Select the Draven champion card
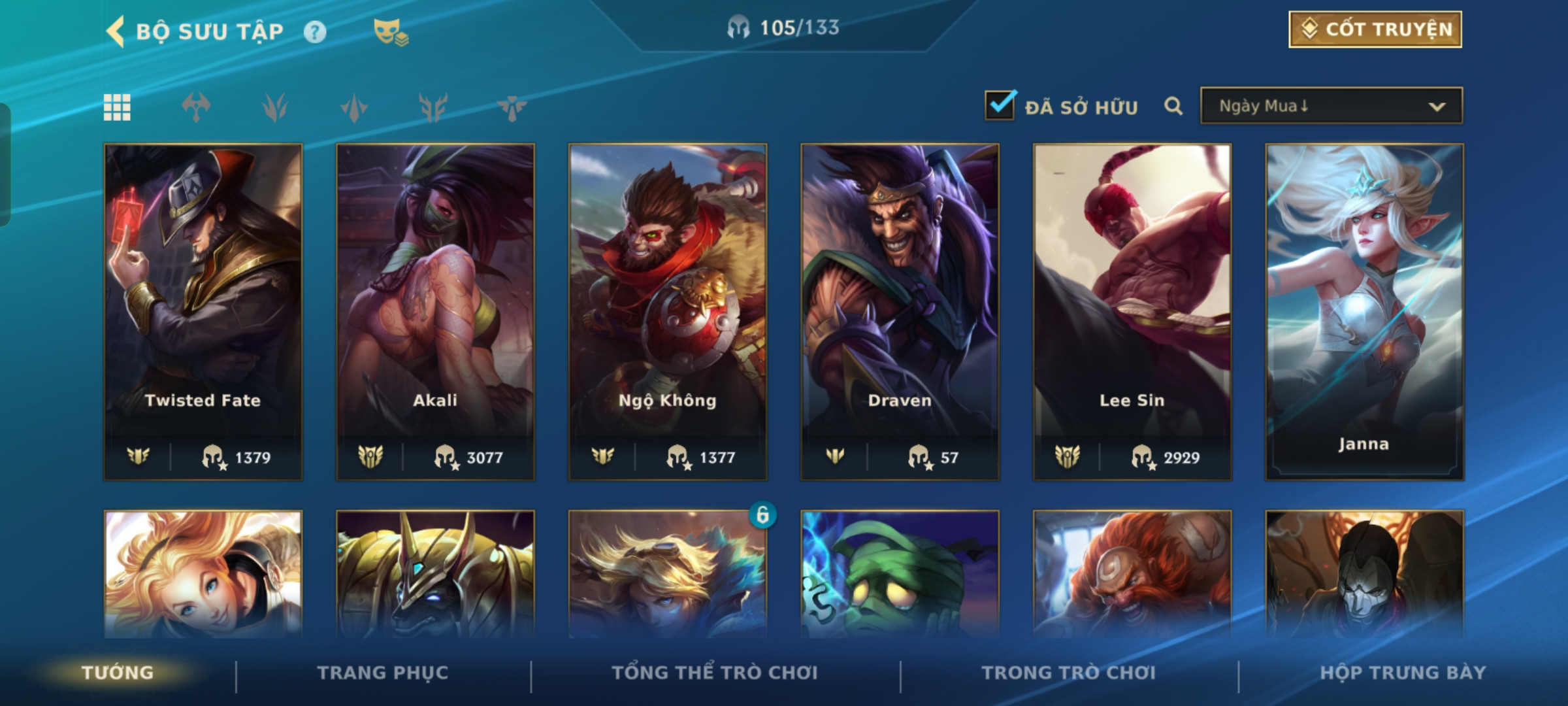This screenshot has width=1568, height=706. (900, 312)
